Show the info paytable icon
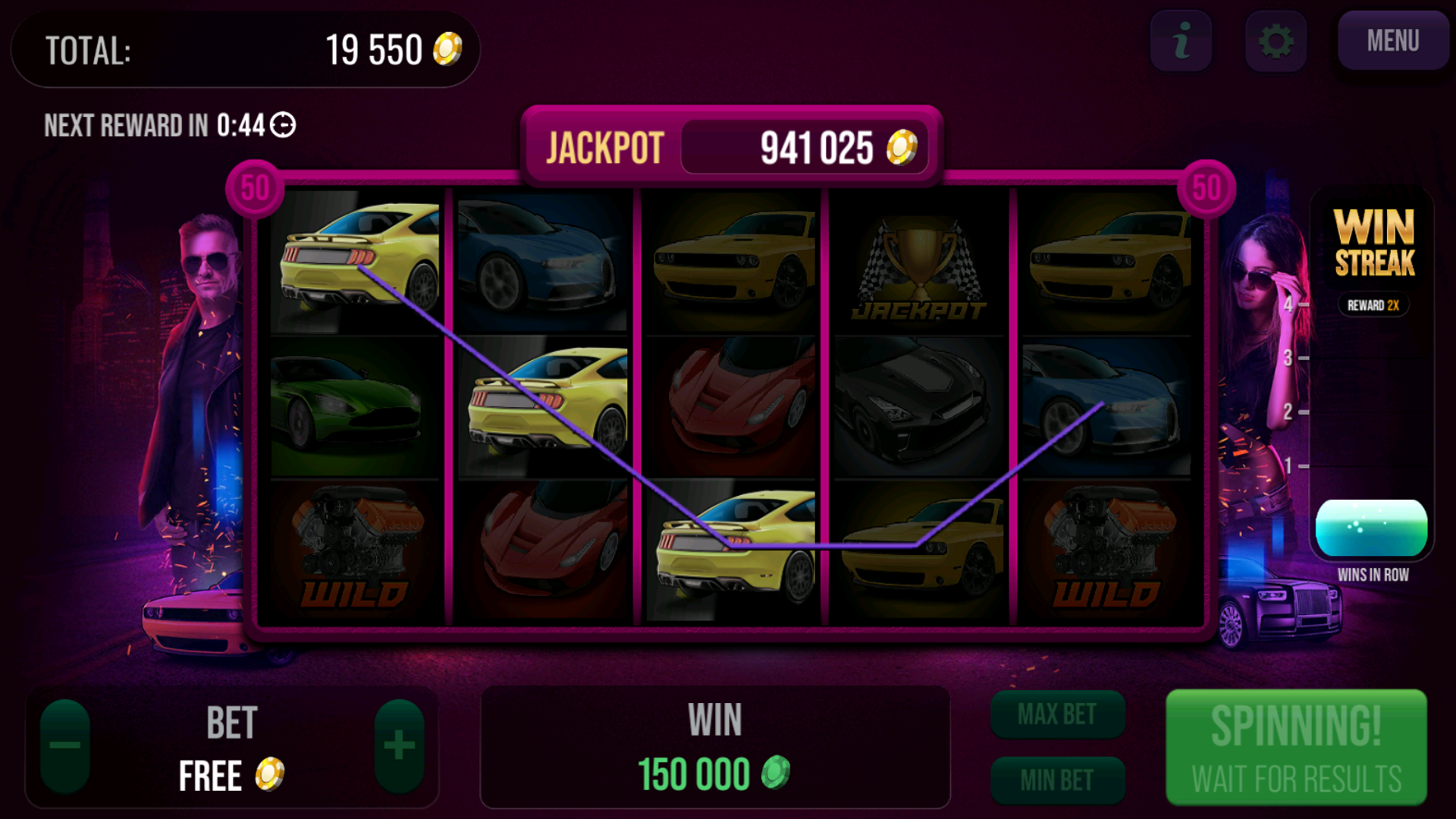1456x819 pixels. click(x=1181, y=41)
